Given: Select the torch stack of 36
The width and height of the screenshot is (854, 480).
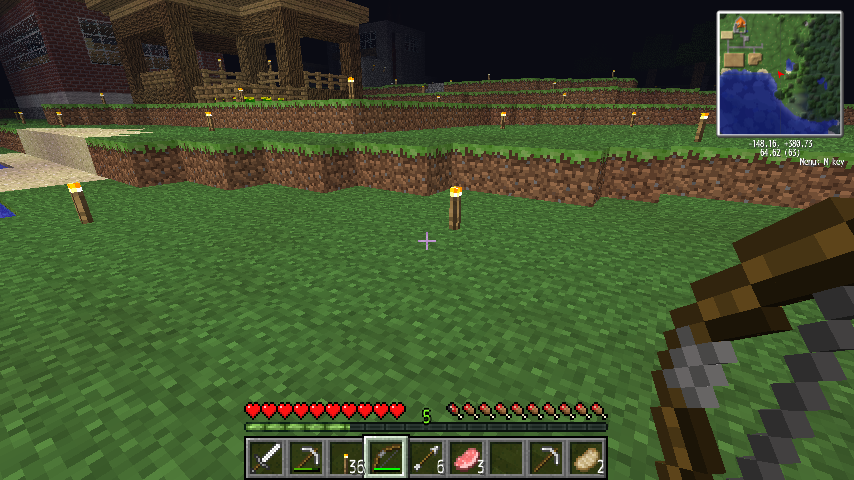Looking at the screenshot, I should [345, 458].
